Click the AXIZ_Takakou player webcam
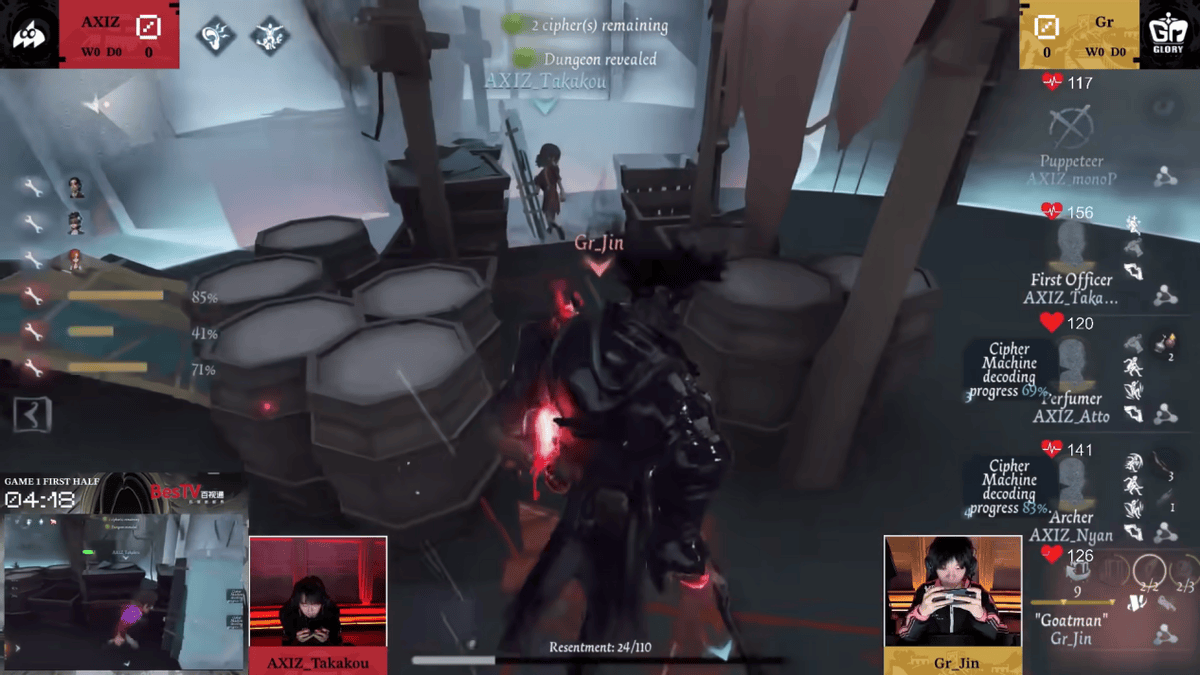 point(317,592)
